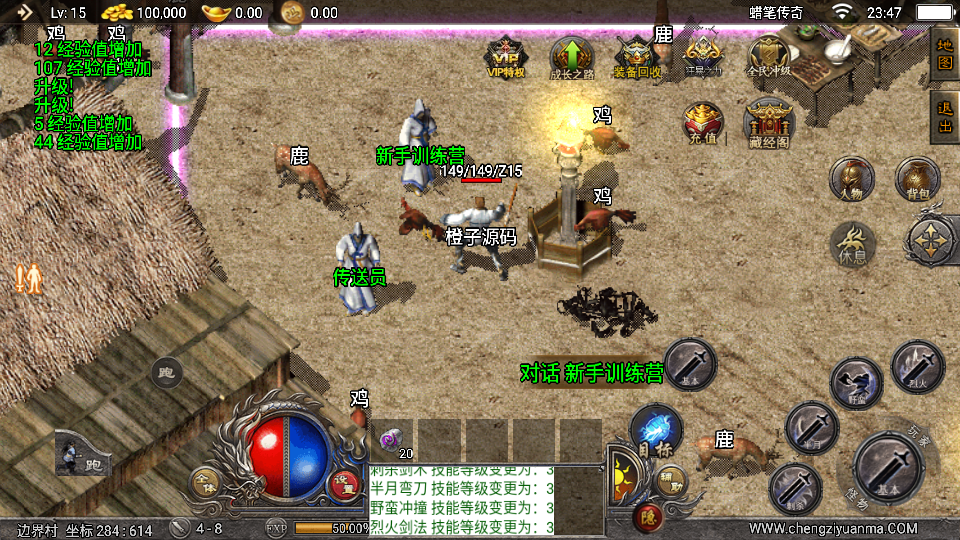The width and height of the screenshot is (960, 540).
Task: Open the 人物 character sheet
Action: click(x=852, y=179)
